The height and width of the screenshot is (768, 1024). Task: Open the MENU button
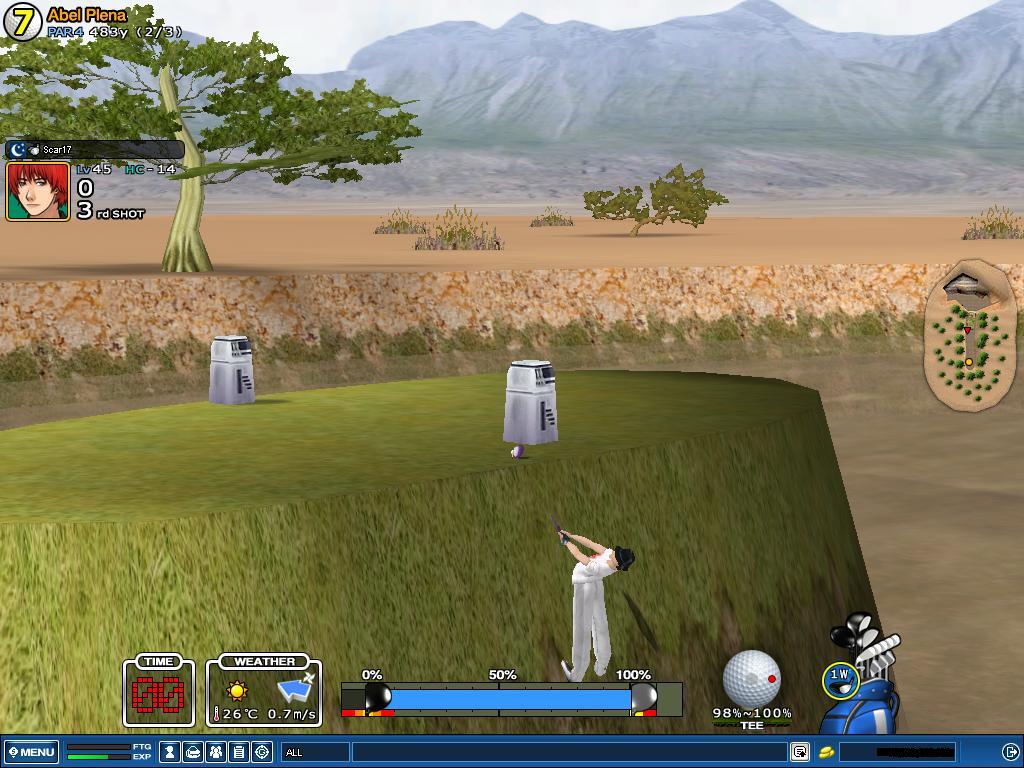32,752
